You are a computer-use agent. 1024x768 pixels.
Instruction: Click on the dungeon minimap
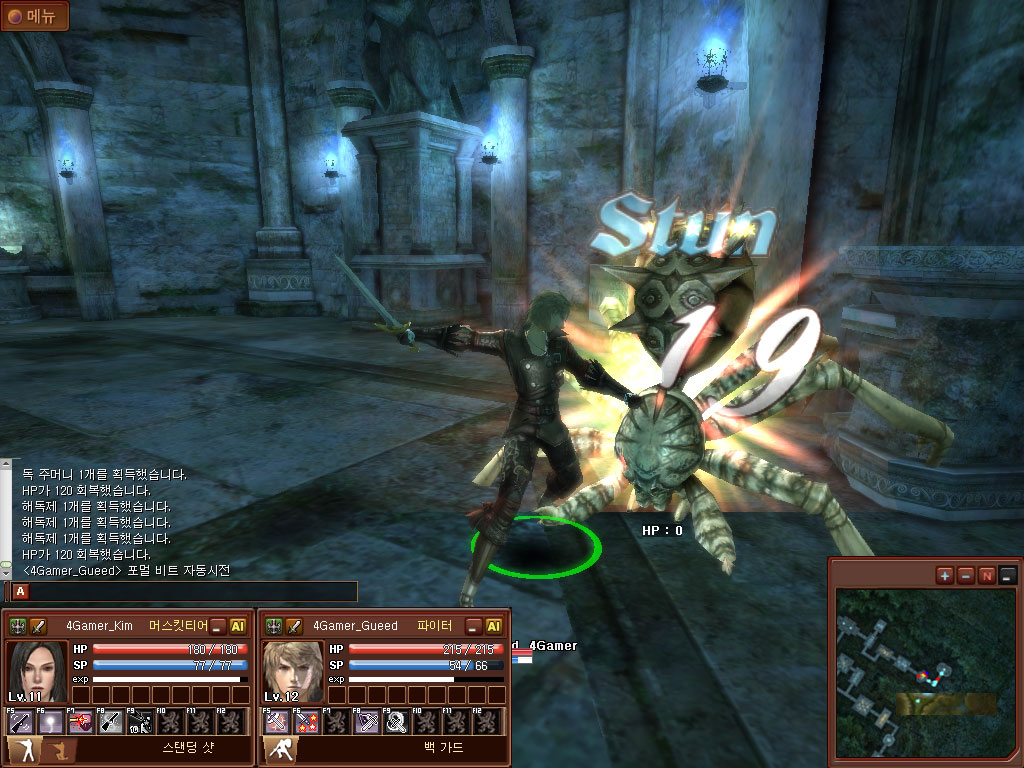click(919, 676)
